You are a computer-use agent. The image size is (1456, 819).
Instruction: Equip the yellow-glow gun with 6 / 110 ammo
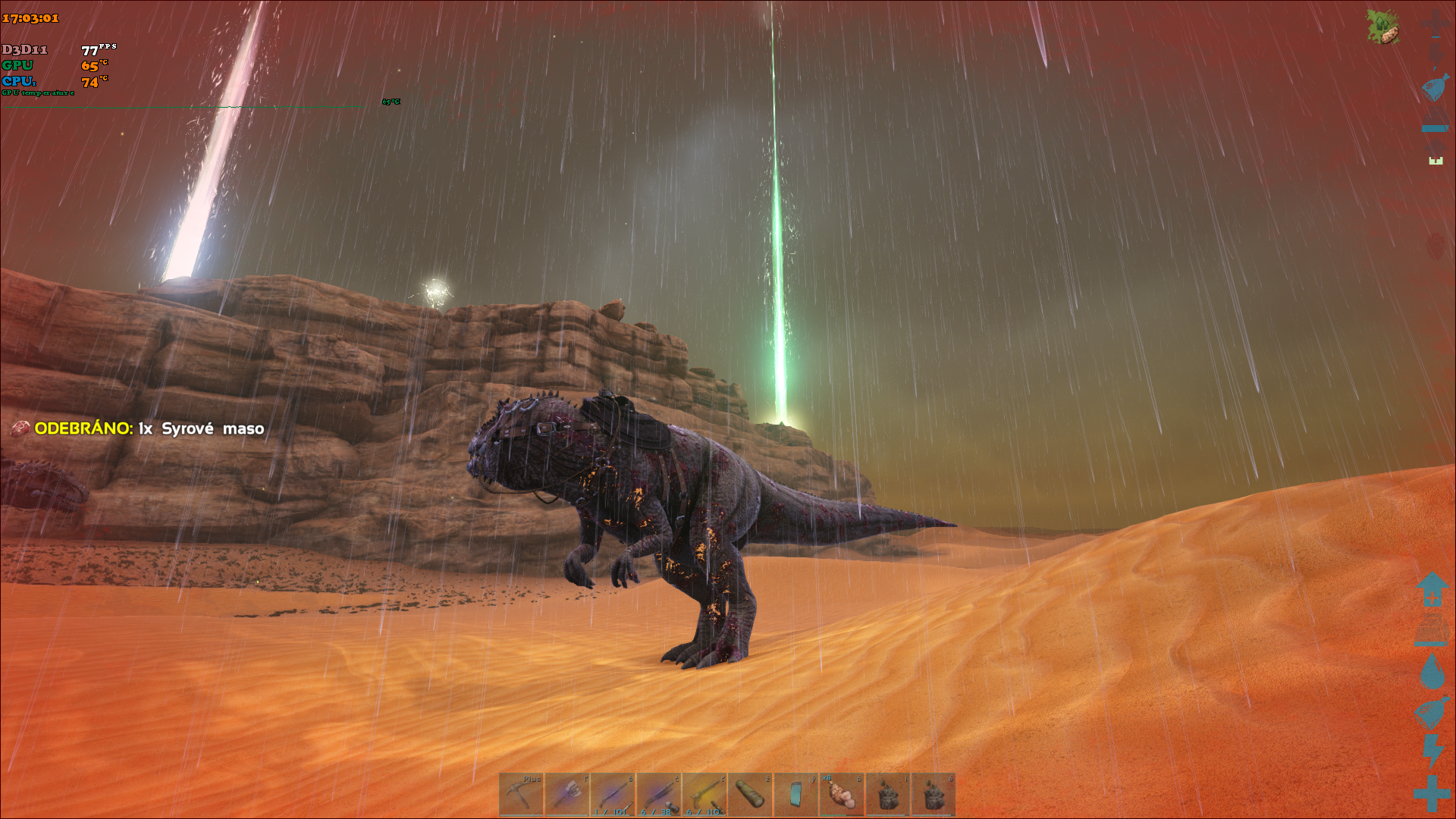[x=704, y=795]
